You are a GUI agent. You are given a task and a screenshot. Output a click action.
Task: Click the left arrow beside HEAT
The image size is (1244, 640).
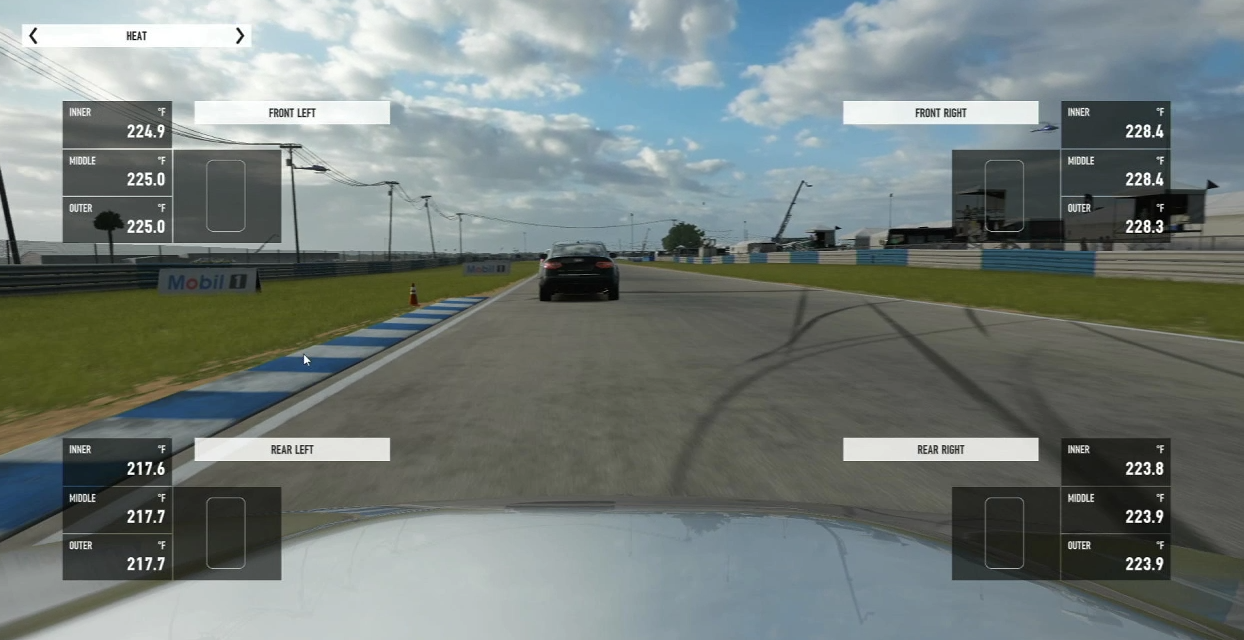33,36
